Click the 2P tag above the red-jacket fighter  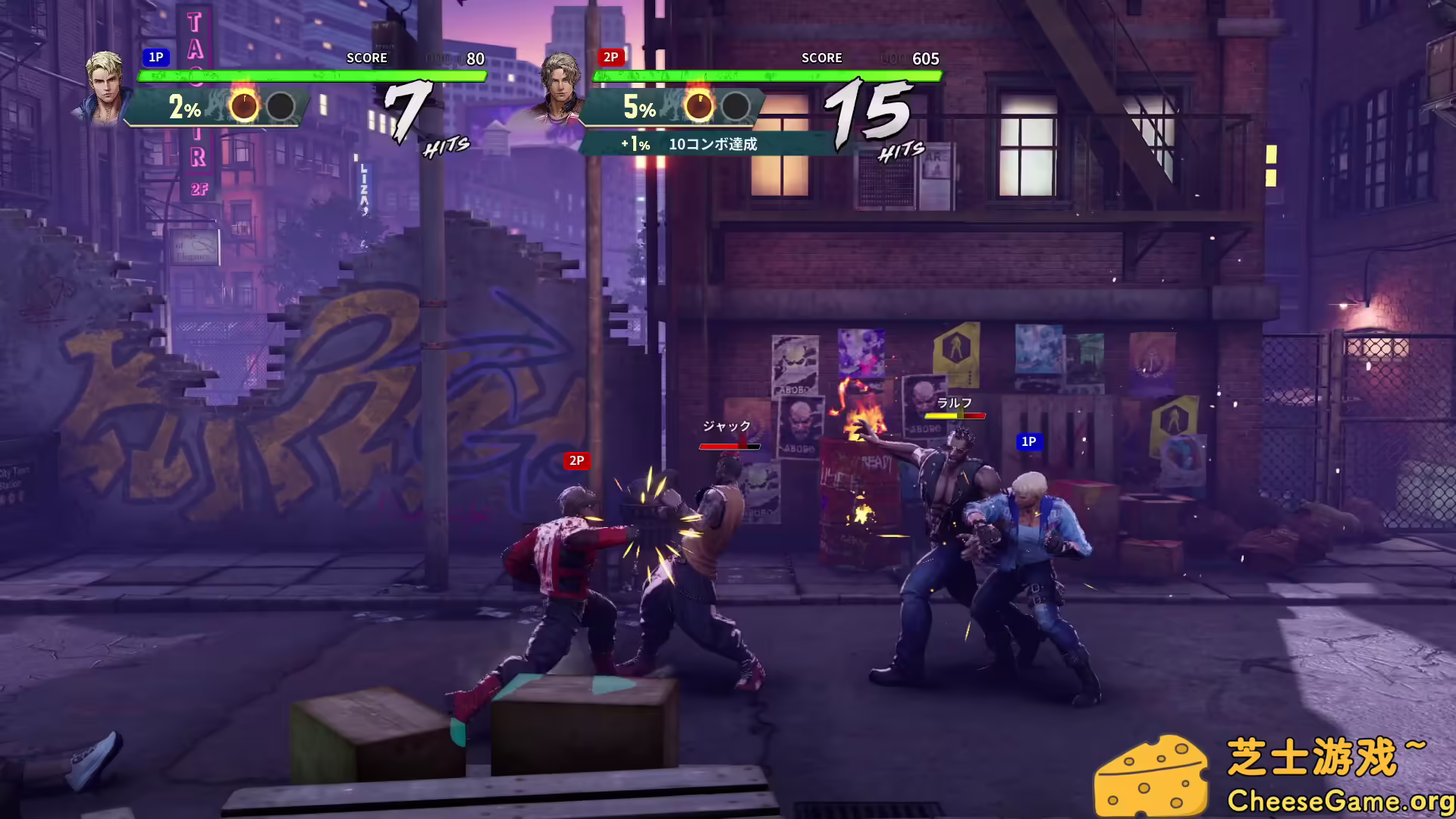pos(576,460)
